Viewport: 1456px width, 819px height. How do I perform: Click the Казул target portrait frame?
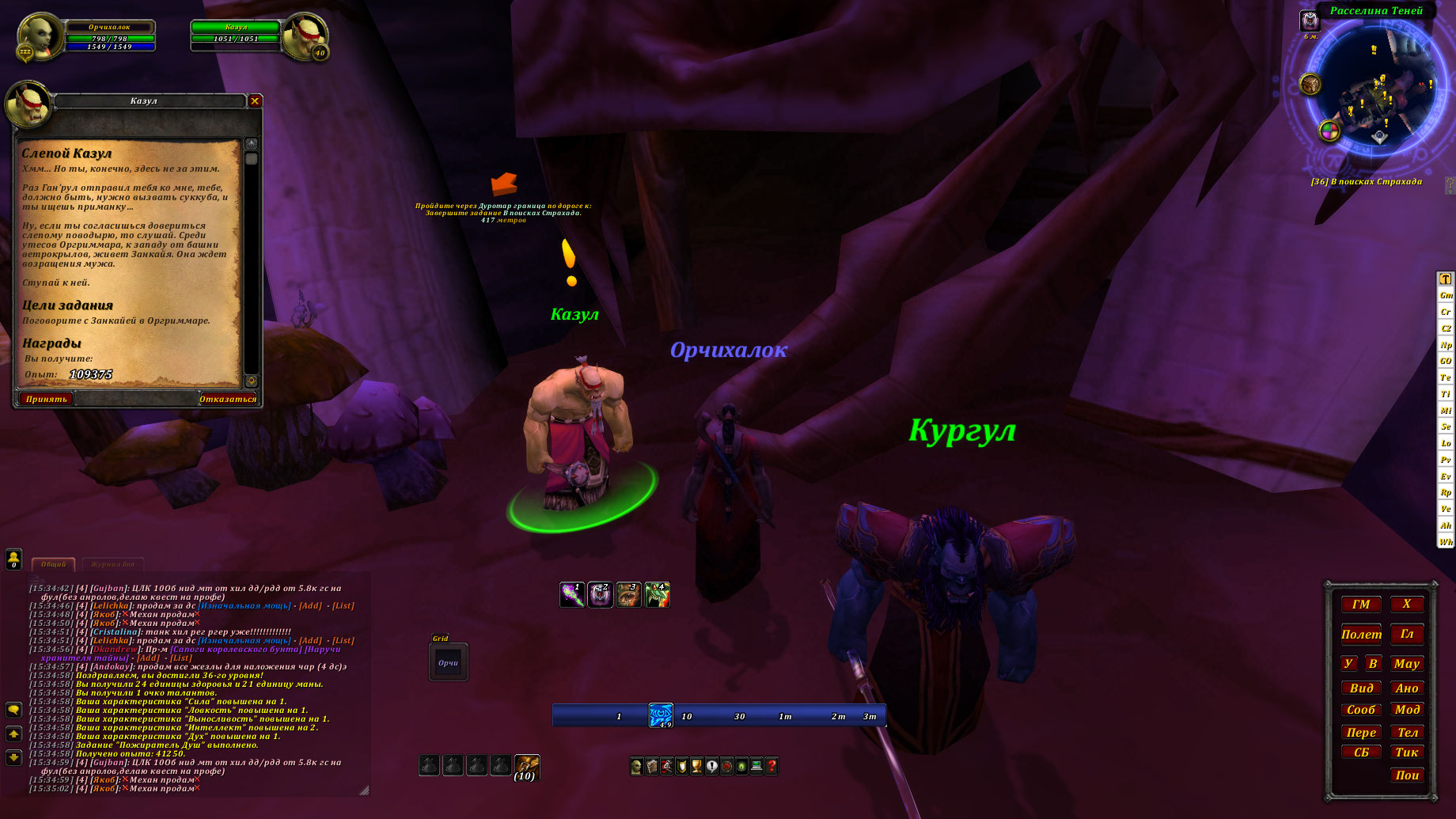pos(305,36)
